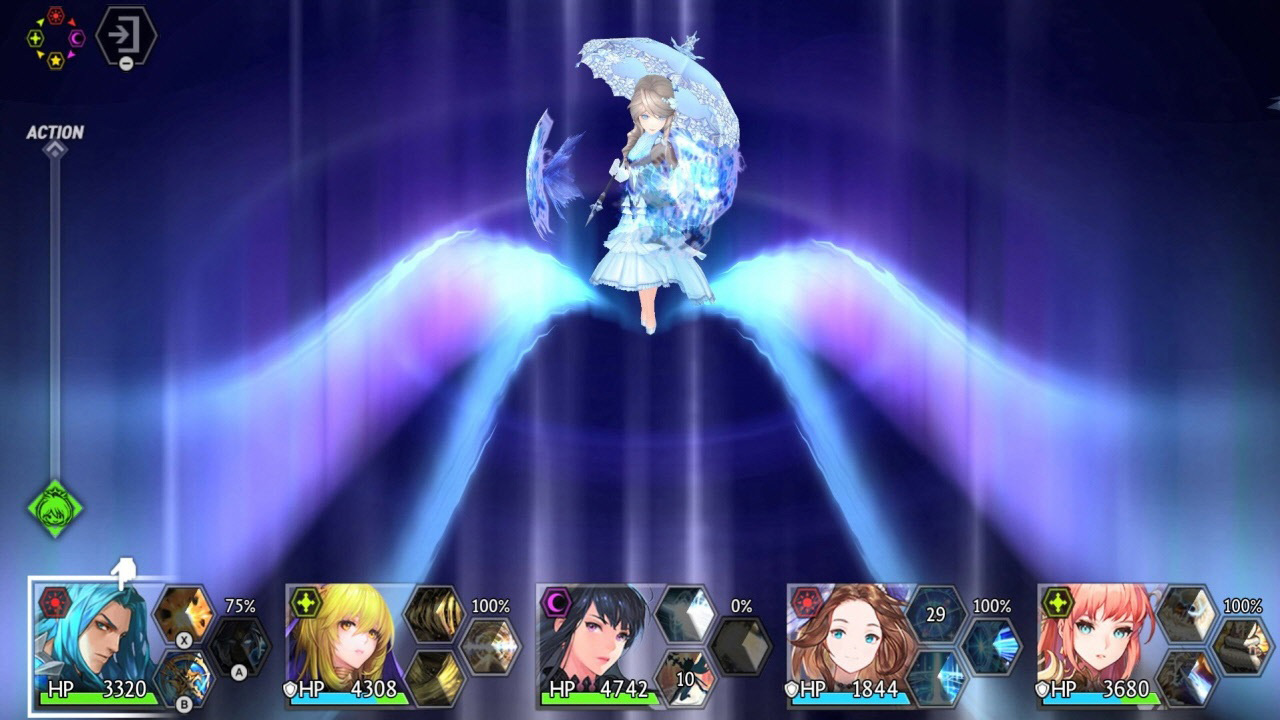Pick the green cross element hexagon

pyautogui.click(x=36, y=38)
